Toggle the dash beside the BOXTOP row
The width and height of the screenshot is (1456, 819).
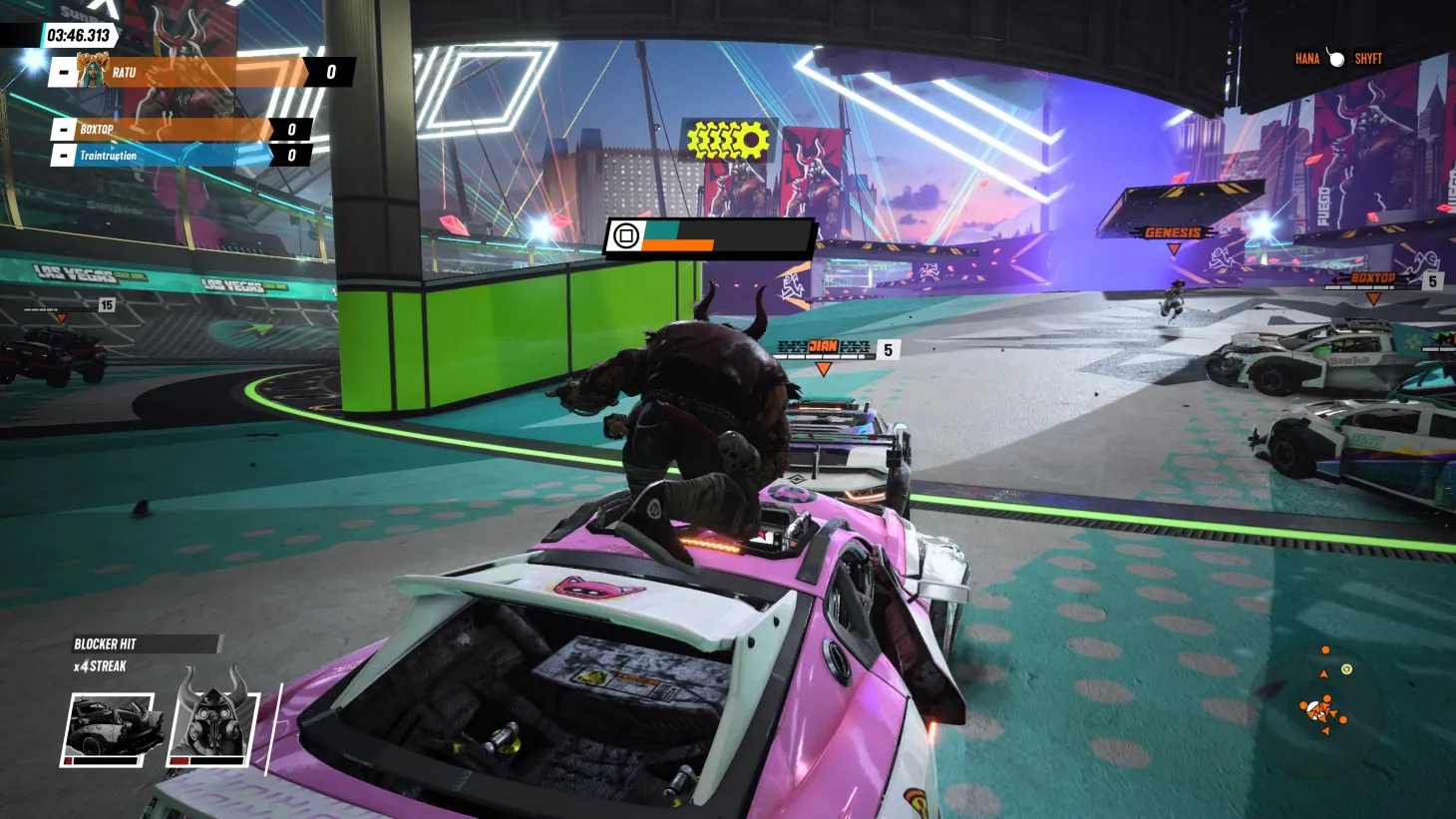(62, 130)
